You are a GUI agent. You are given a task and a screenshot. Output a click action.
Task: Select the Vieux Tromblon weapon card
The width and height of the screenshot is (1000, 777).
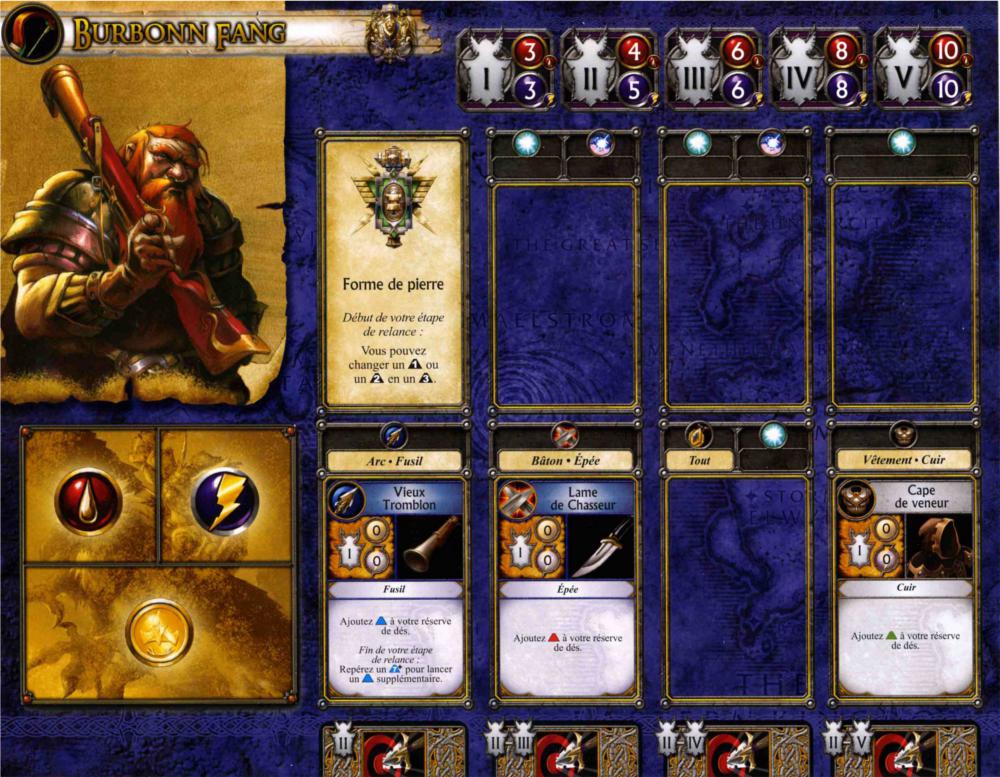(x=394, y=587)
